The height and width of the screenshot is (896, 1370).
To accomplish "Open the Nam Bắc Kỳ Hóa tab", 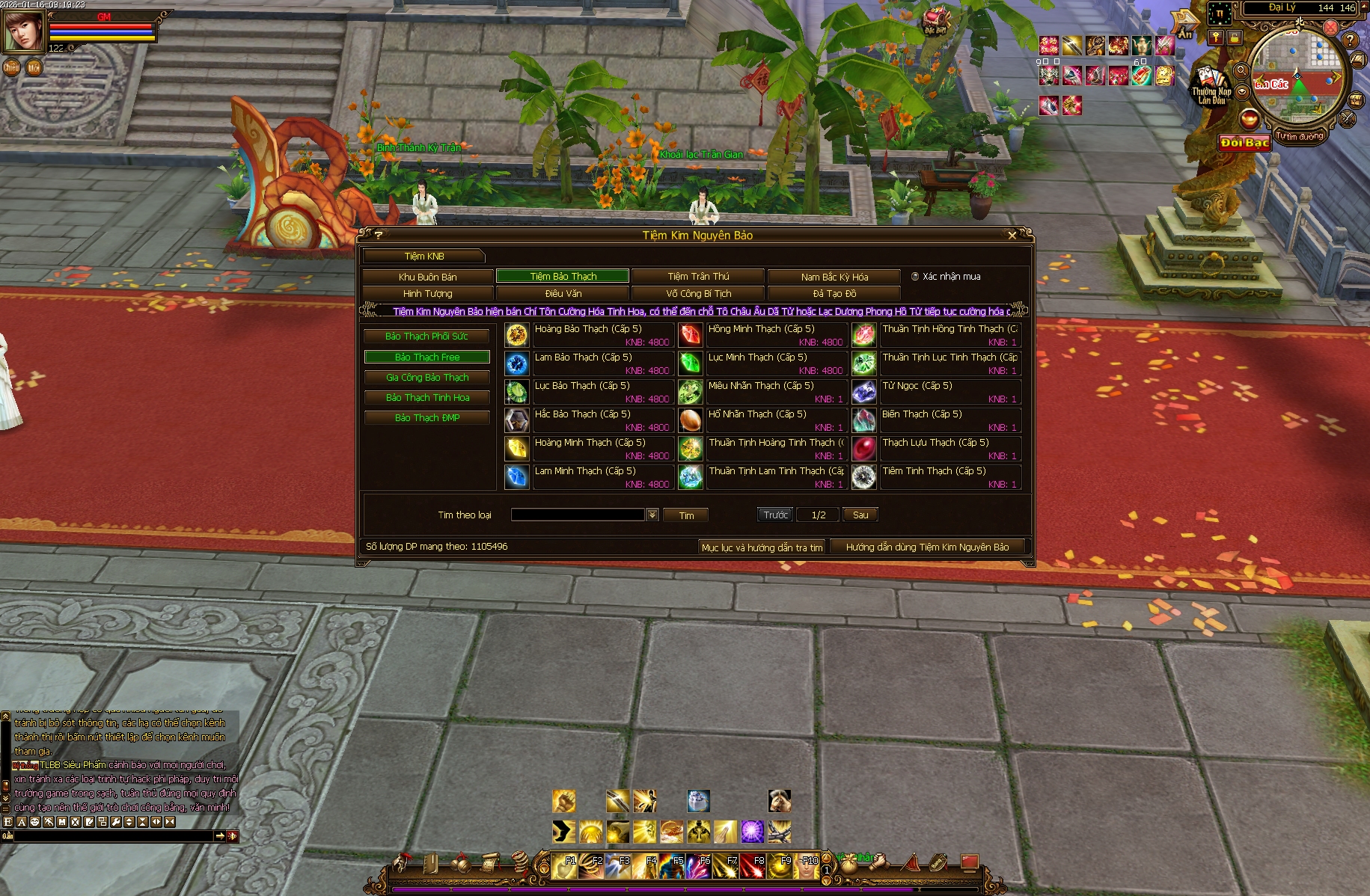I will [x=834, y=277].
